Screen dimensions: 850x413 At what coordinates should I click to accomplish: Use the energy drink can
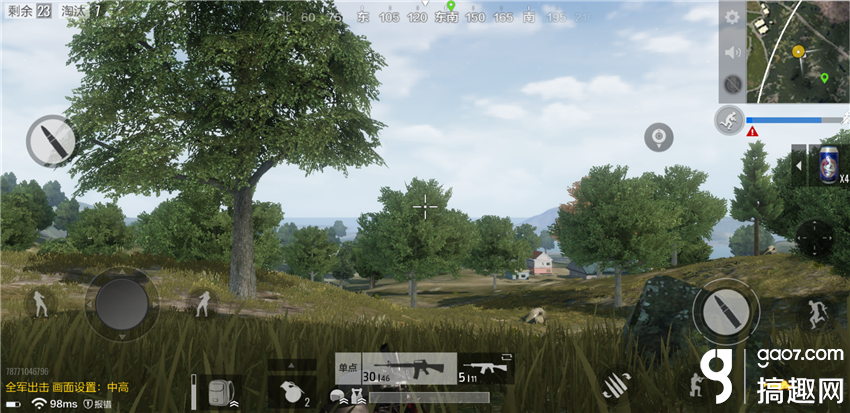pos(826,165)
